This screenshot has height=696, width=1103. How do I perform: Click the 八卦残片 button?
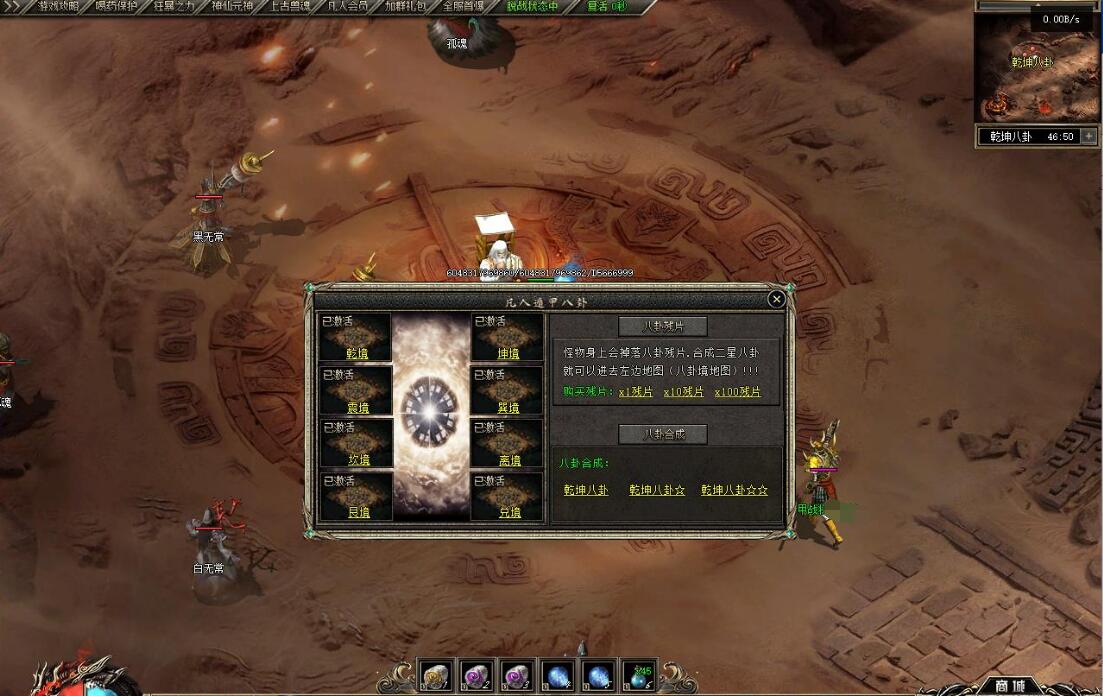[662, 326]
